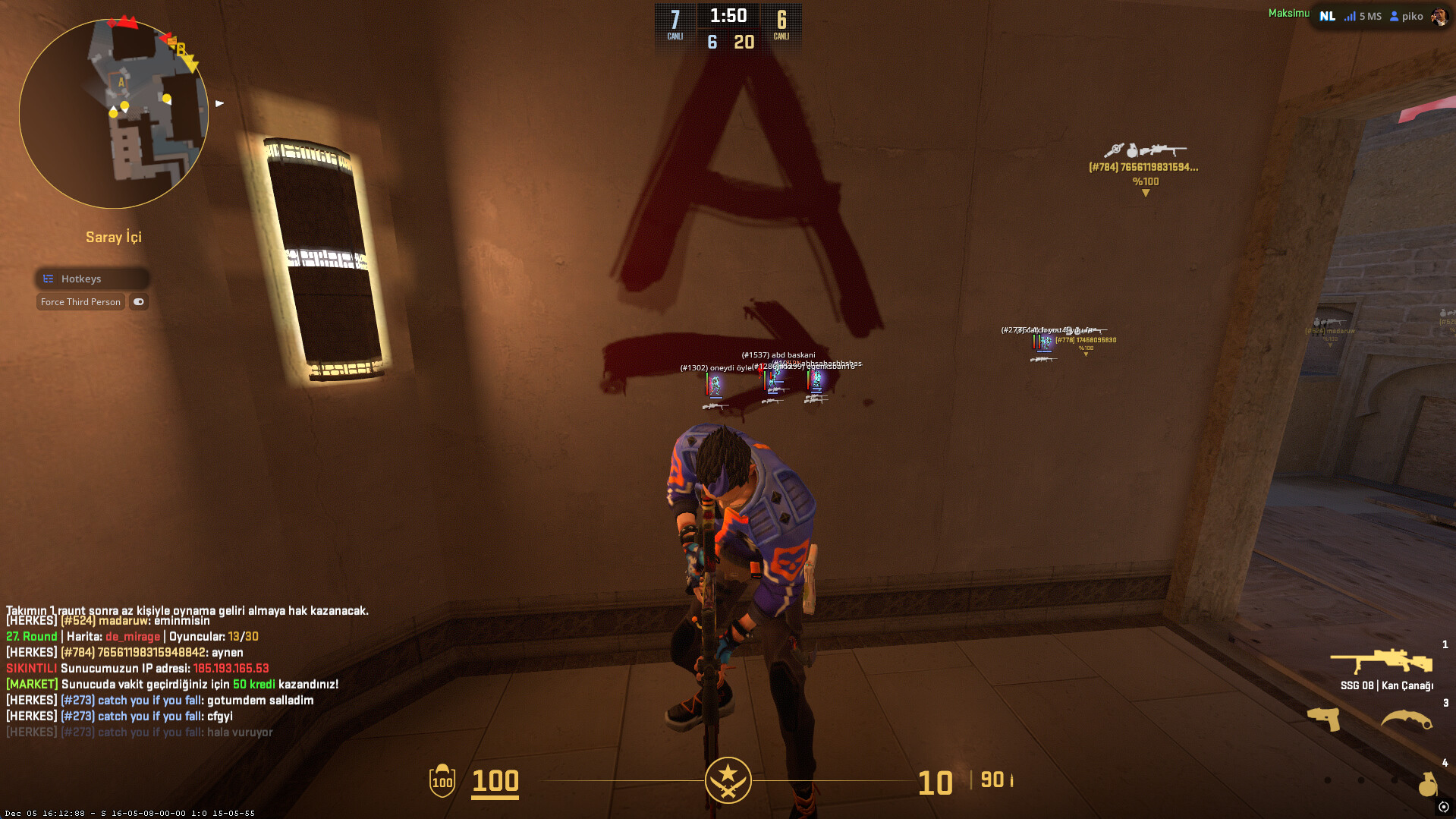Switch to the pistol icon
The height and width of the screenshot is (819, 1456).
tap(1323, 718)
